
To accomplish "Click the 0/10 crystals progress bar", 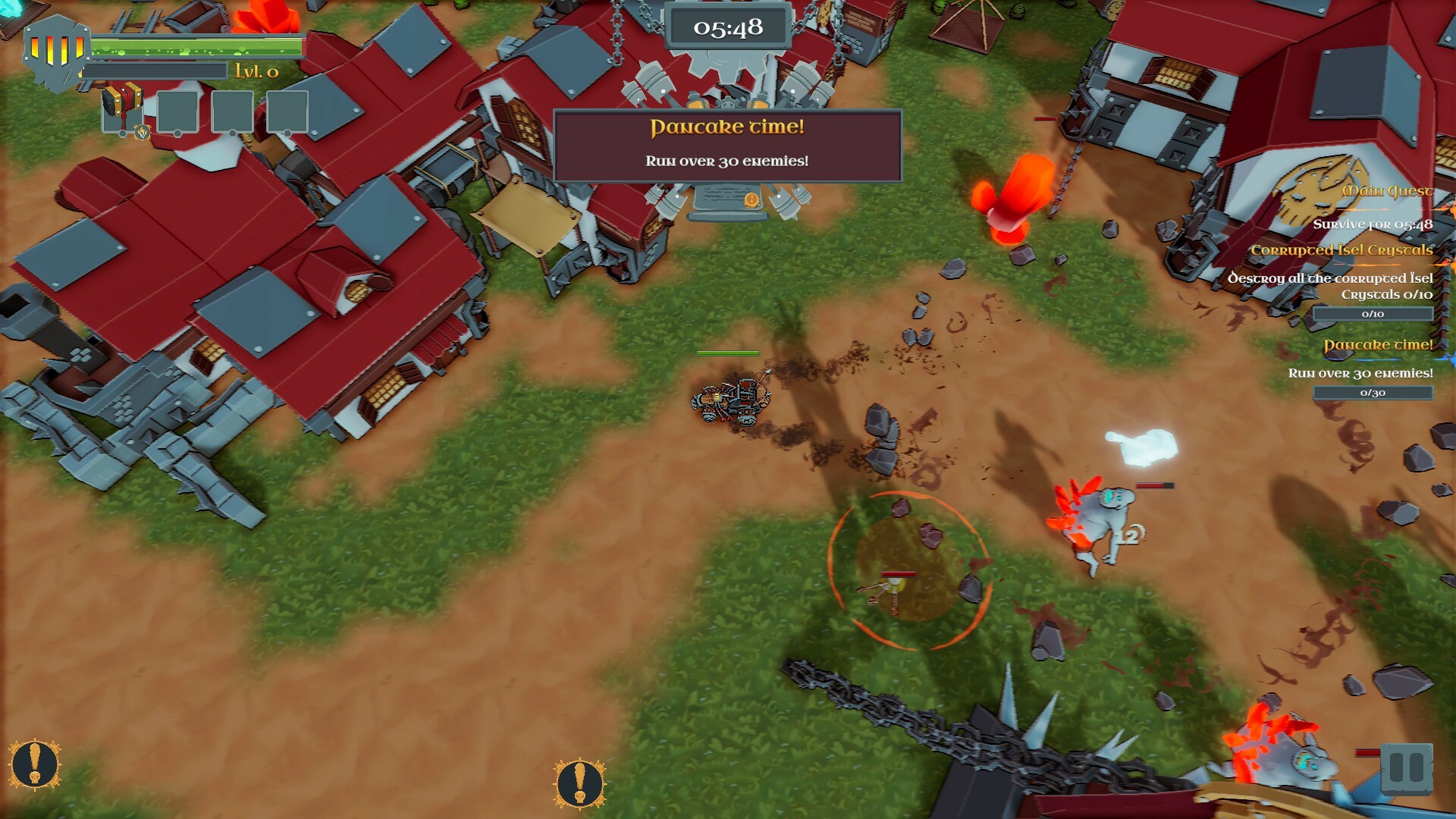I will point(1373,314).
